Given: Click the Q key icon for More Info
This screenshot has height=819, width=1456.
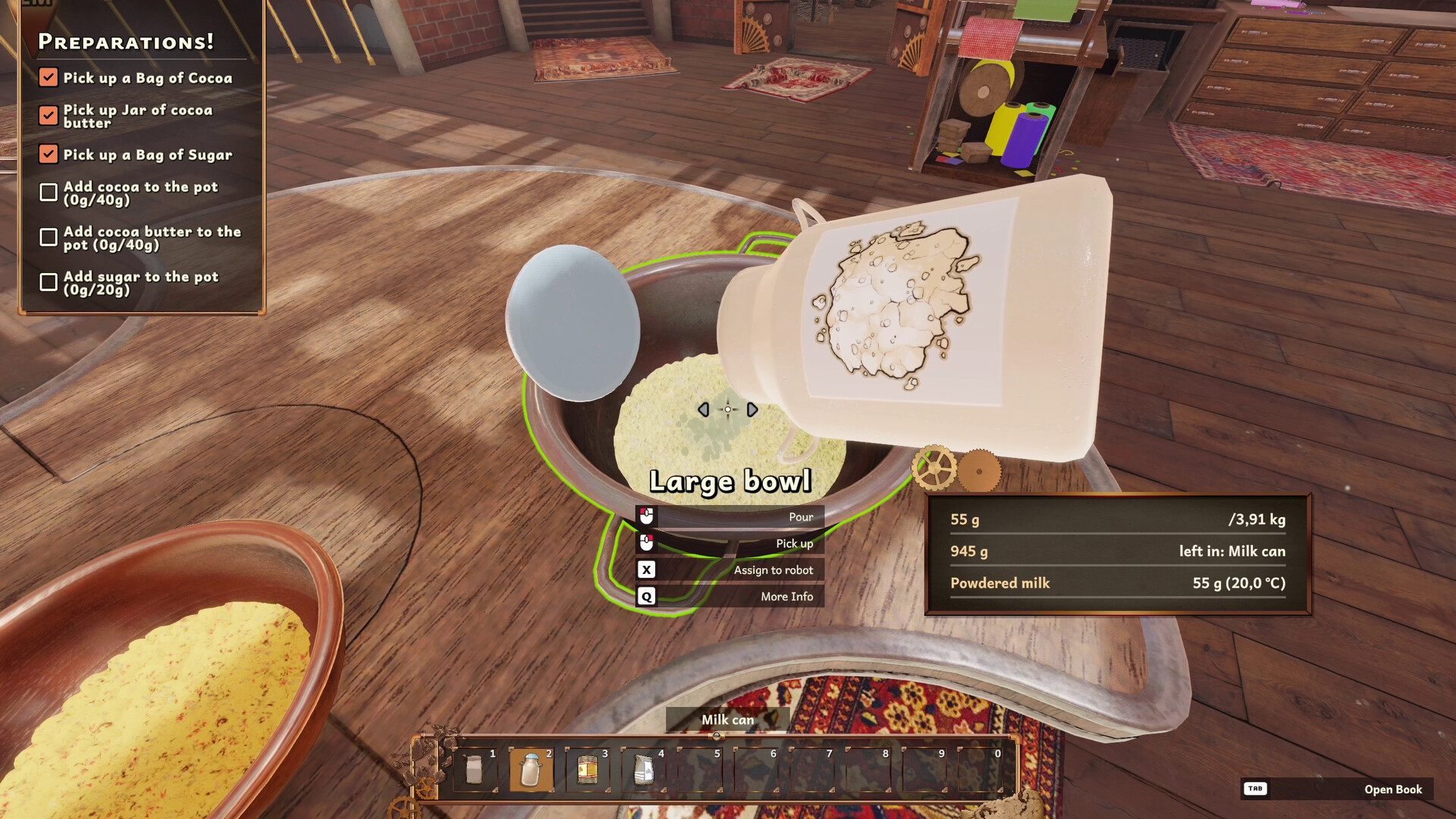Looking at the screenshot, I should (645, 596).
